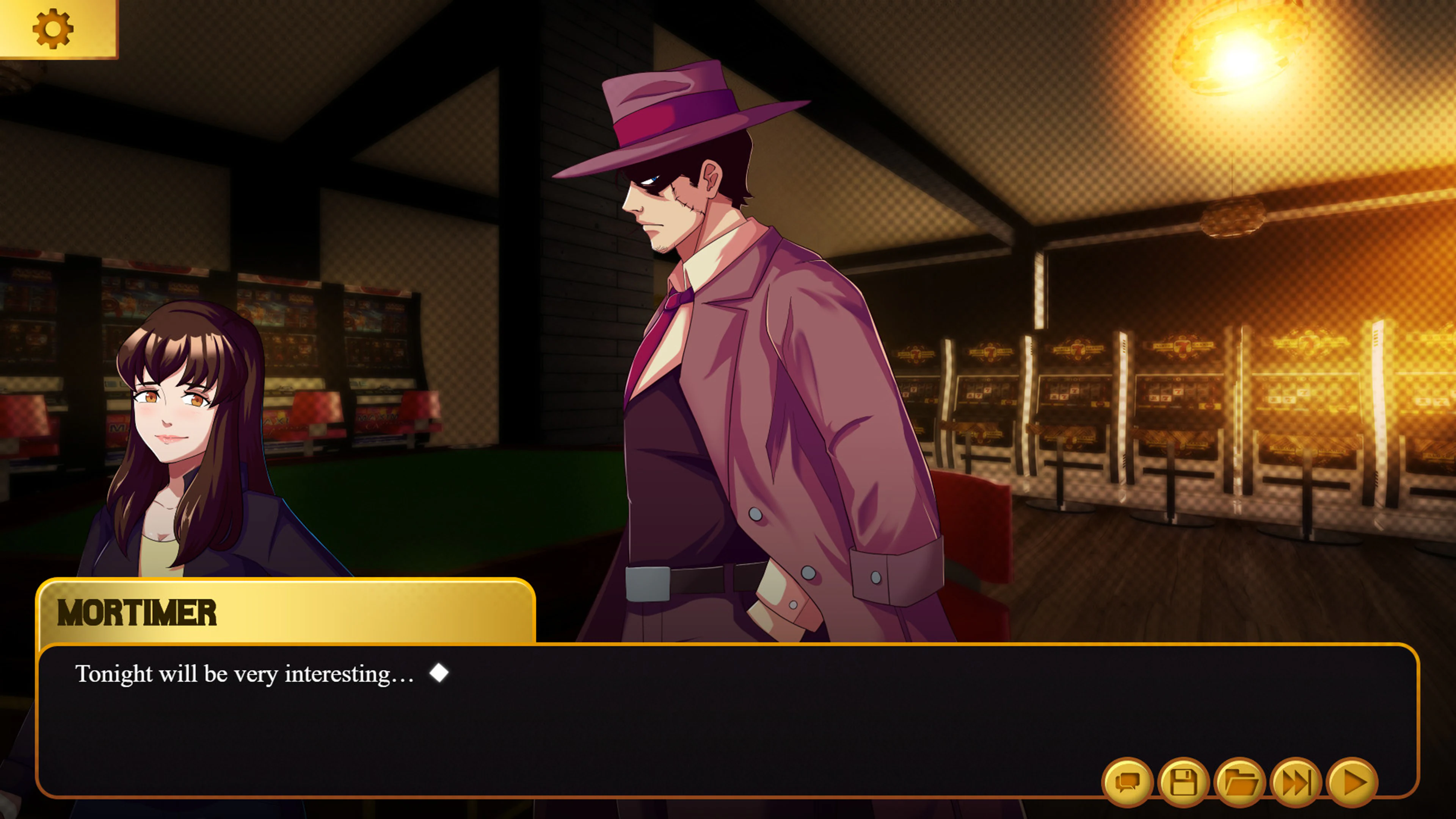The image size is (1456, 819).
Task: Click the MORTIMER name plate
Action: click(x=137, y=613)
